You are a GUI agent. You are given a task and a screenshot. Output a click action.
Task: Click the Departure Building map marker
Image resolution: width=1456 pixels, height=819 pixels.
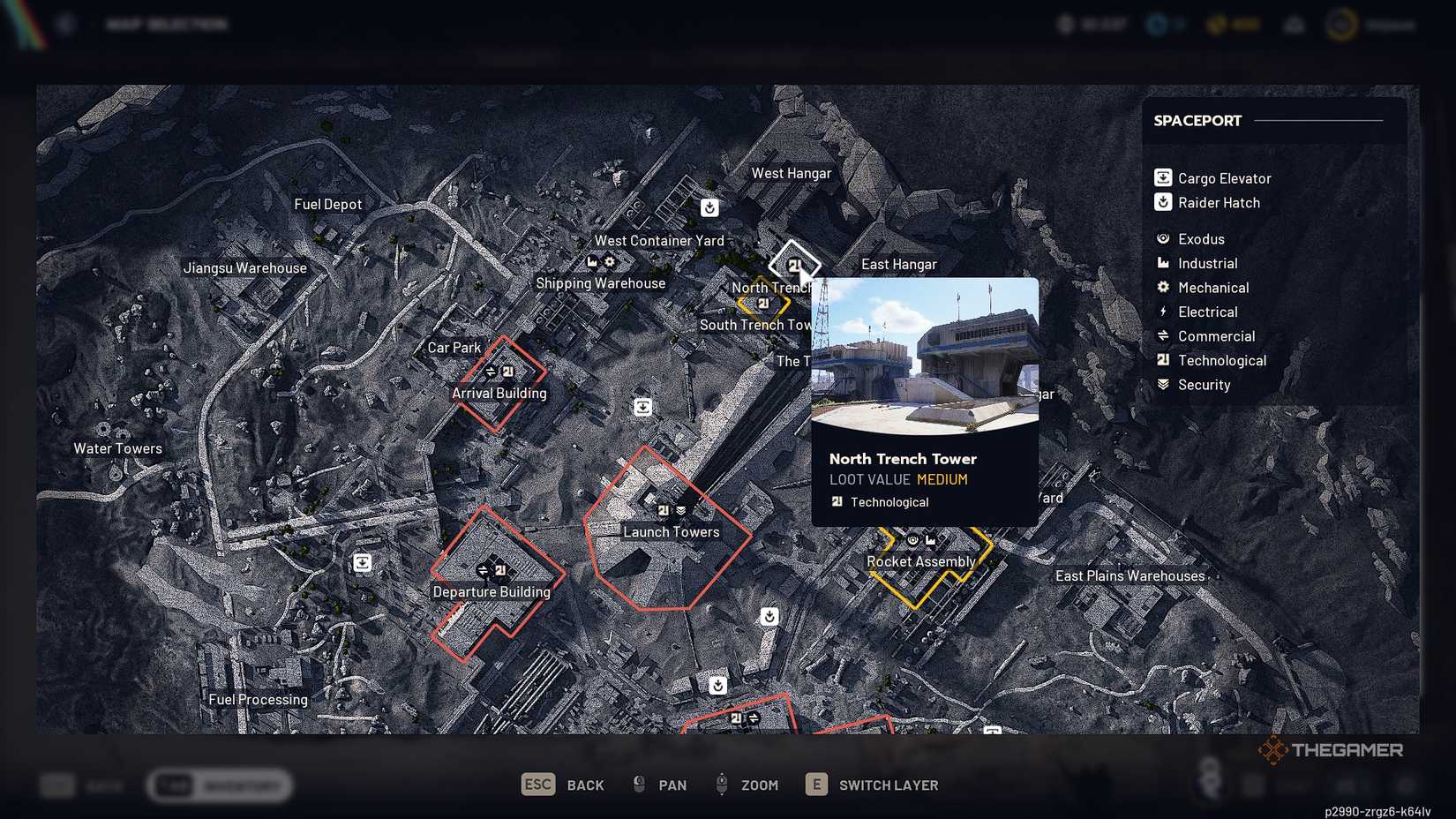[x=490, y=570]
